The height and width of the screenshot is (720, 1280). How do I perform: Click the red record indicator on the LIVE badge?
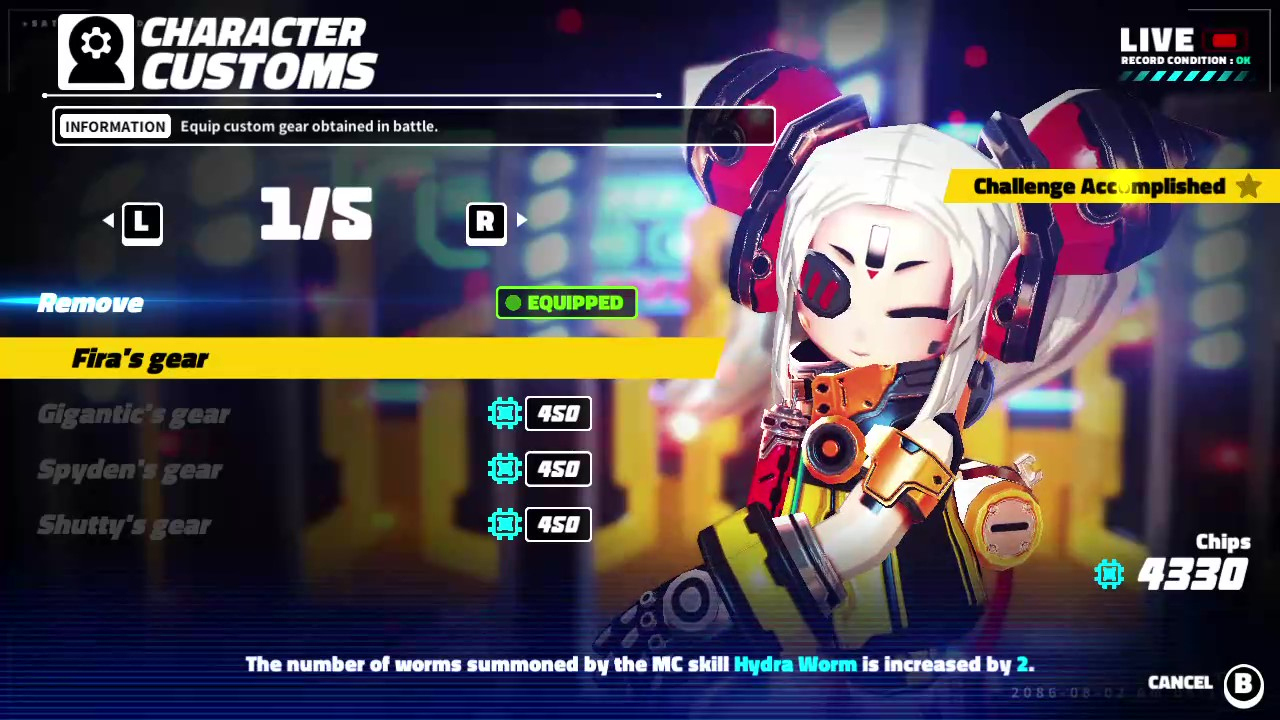pyautogui.click(x=1226, y=38)
